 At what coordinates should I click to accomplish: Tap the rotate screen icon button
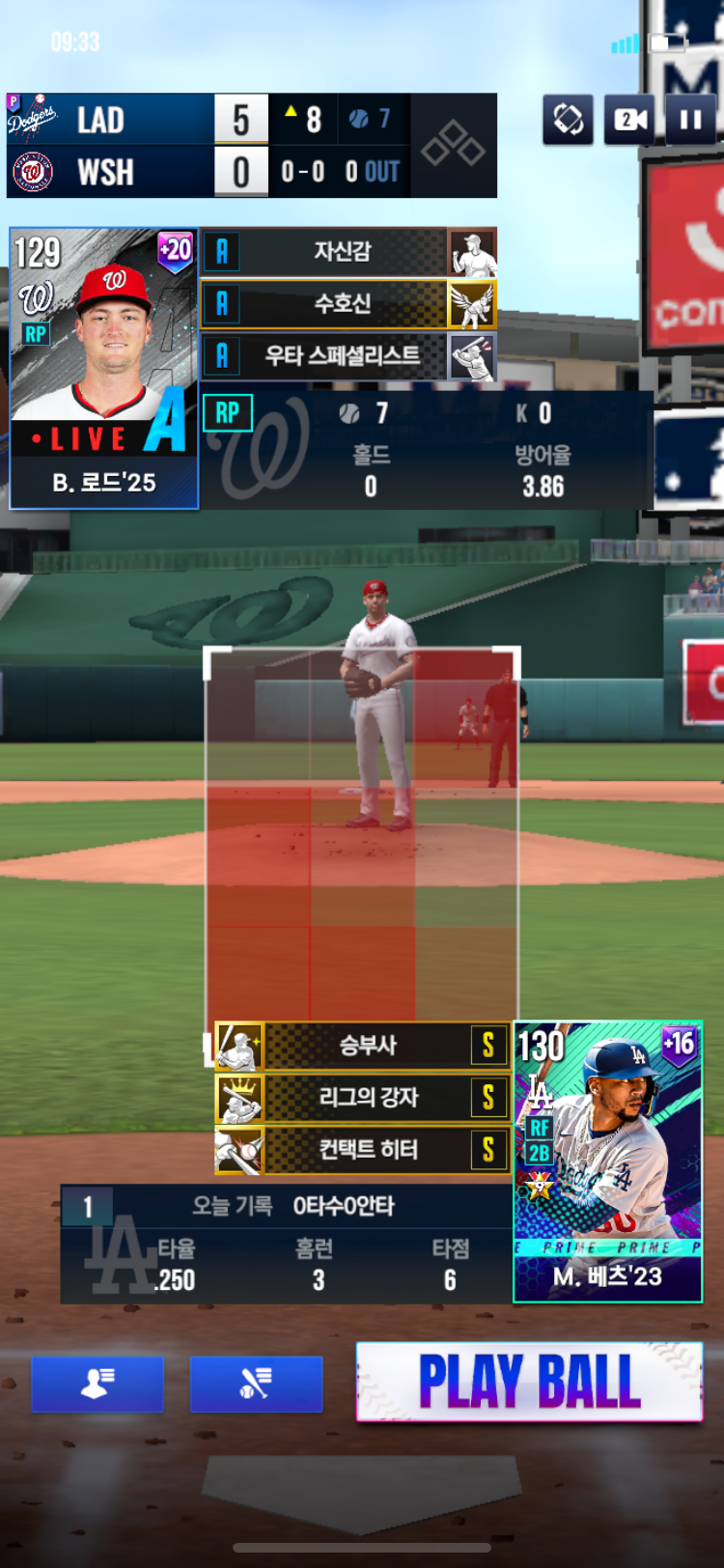pyautogui.click(x=569, y=120)
